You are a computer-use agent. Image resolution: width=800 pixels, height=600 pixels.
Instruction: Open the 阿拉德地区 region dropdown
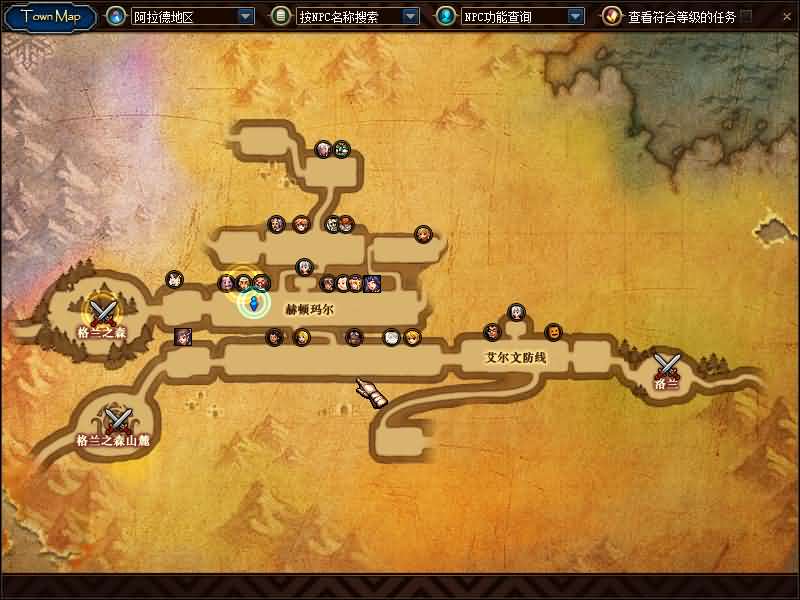(x=246, y=17)
